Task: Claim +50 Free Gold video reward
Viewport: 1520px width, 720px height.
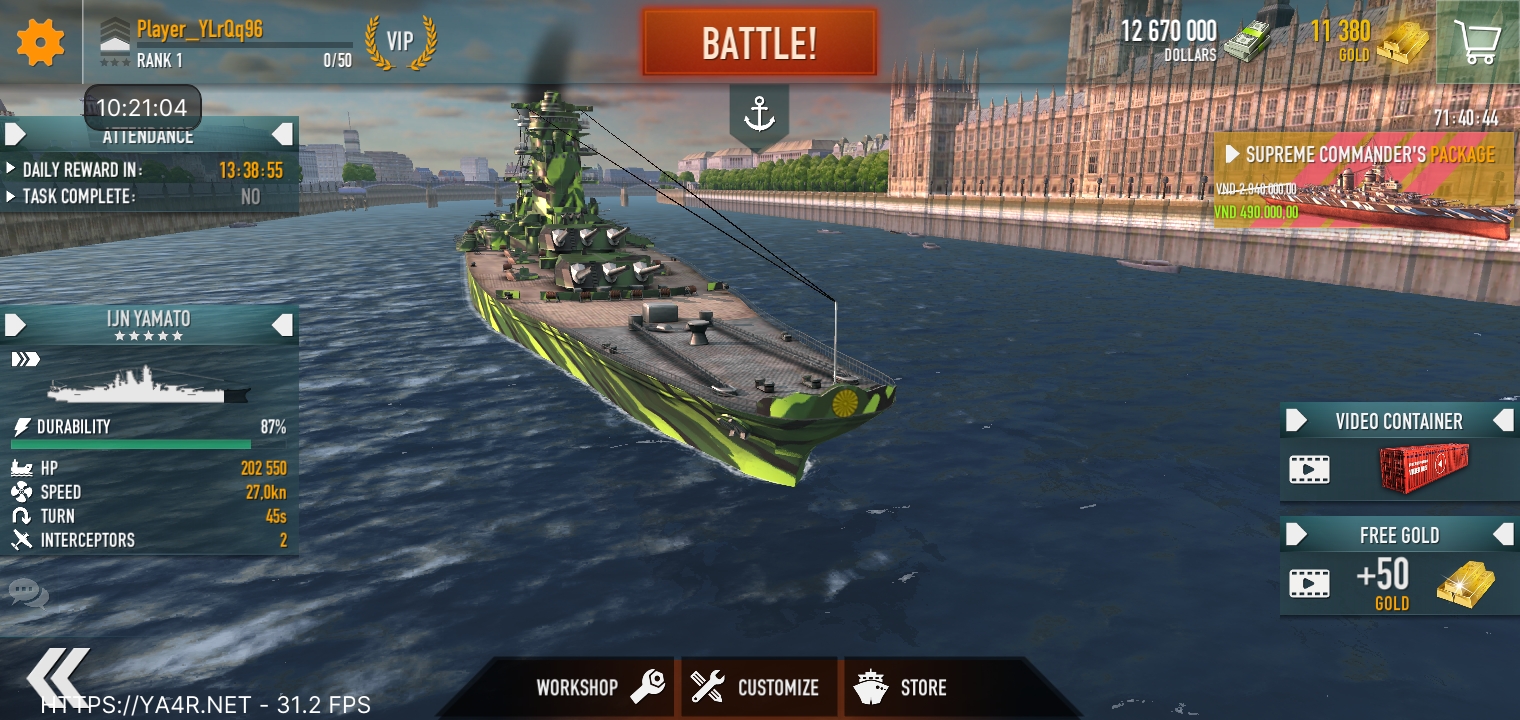Action: (x=1399, y=582)
